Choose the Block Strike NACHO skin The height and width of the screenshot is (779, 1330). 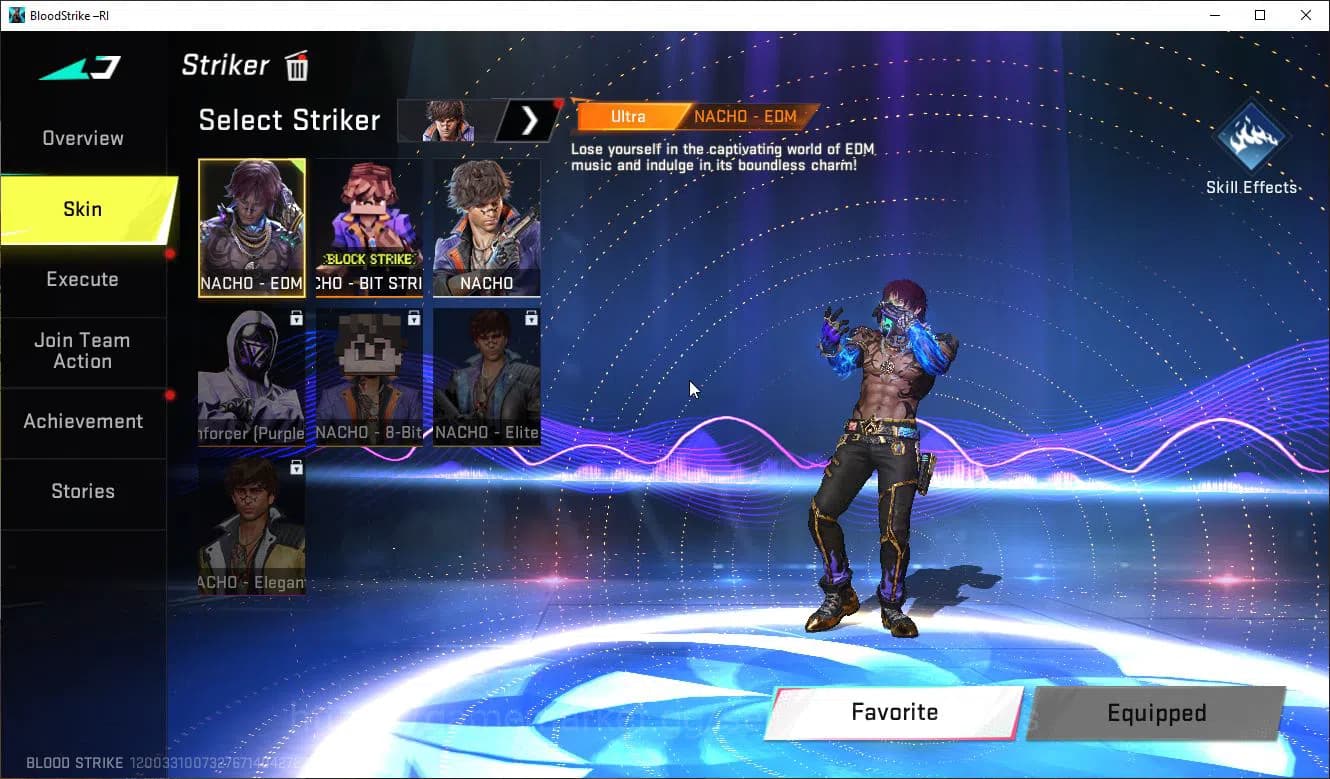coord(369,228)
